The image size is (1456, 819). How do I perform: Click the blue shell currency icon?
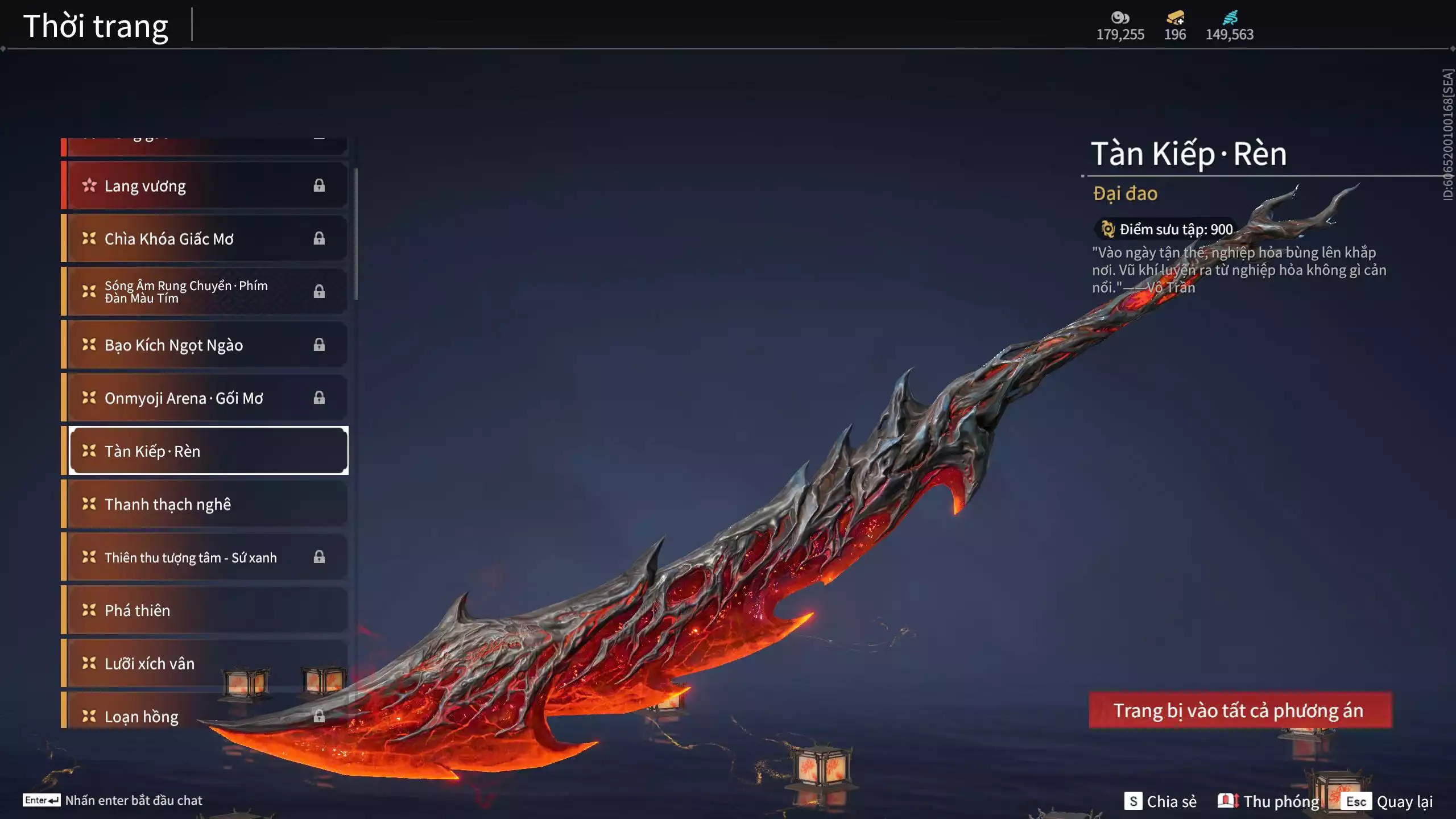tap(1230, 18)
